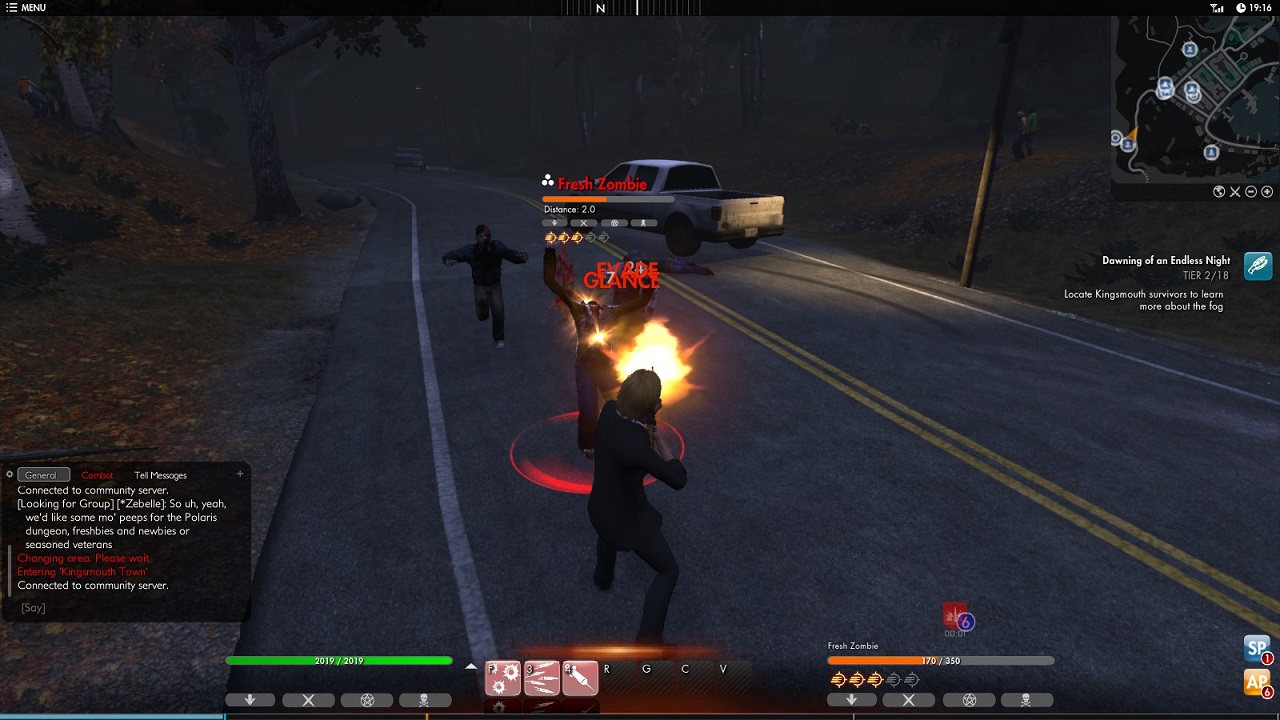Zoom out the minimap with minus button
1280x720 pixels.
pos(1251,192)
